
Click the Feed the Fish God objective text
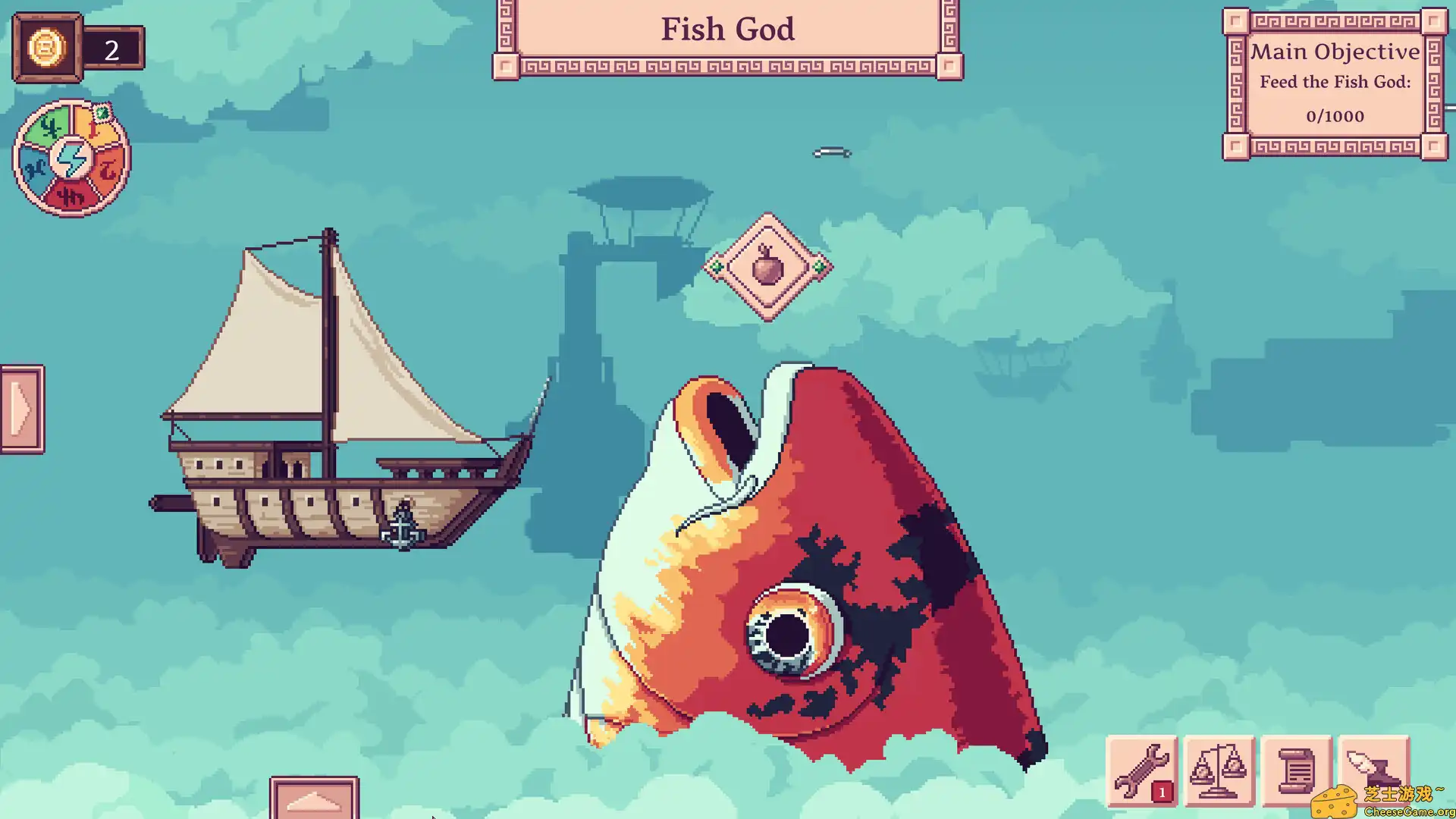coord(1335,82)
